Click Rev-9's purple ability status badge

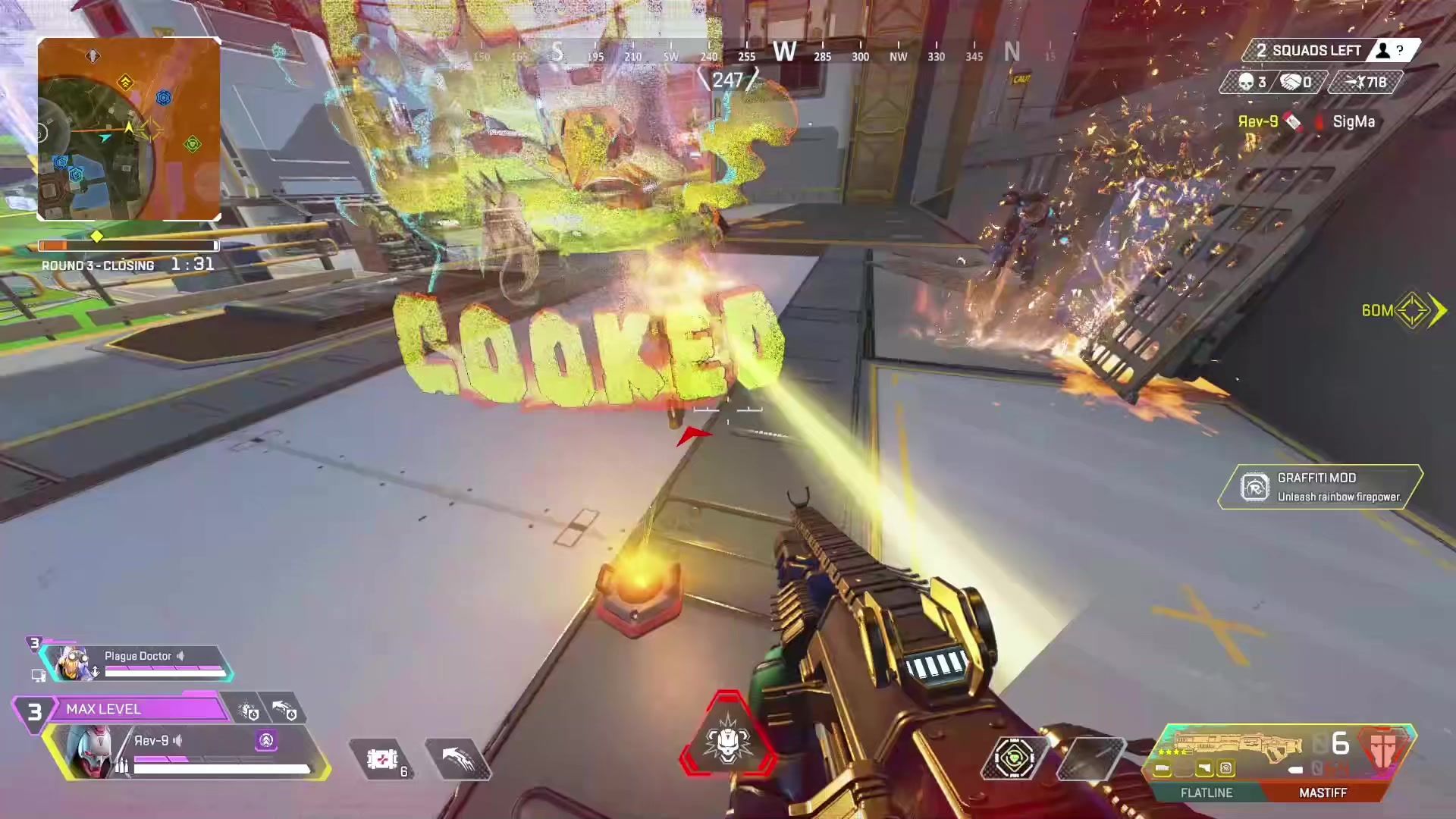[x=265, y=741]
